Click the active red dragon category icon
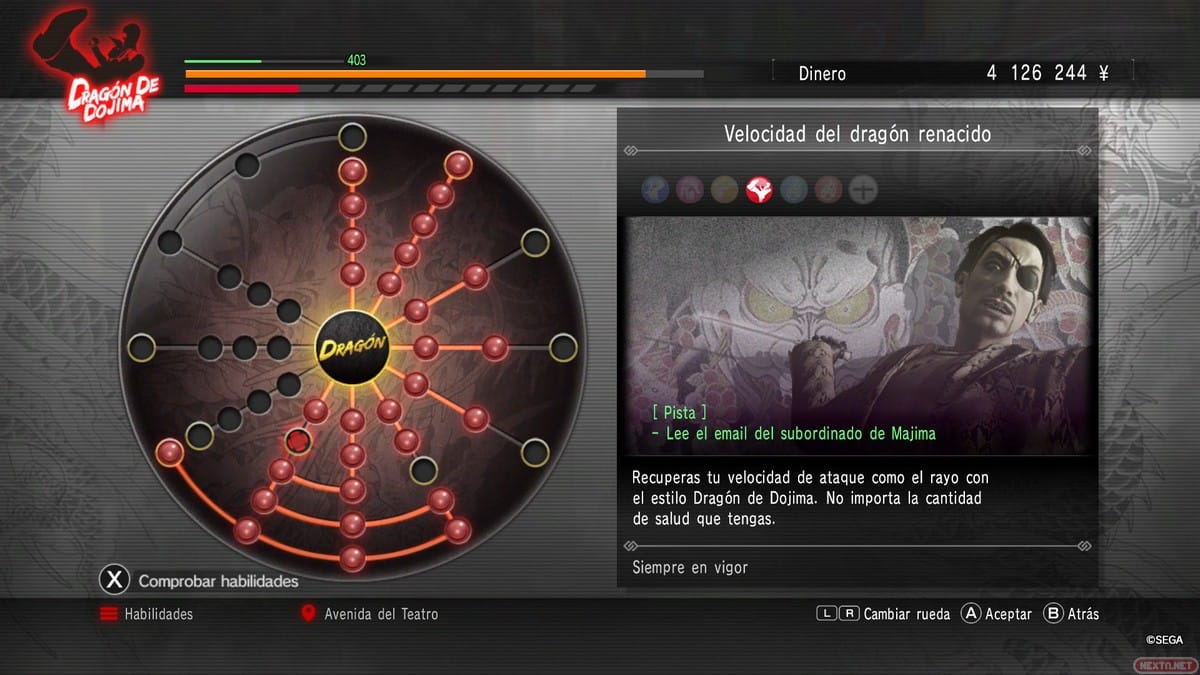1200x675 pixels. point(759,188)
